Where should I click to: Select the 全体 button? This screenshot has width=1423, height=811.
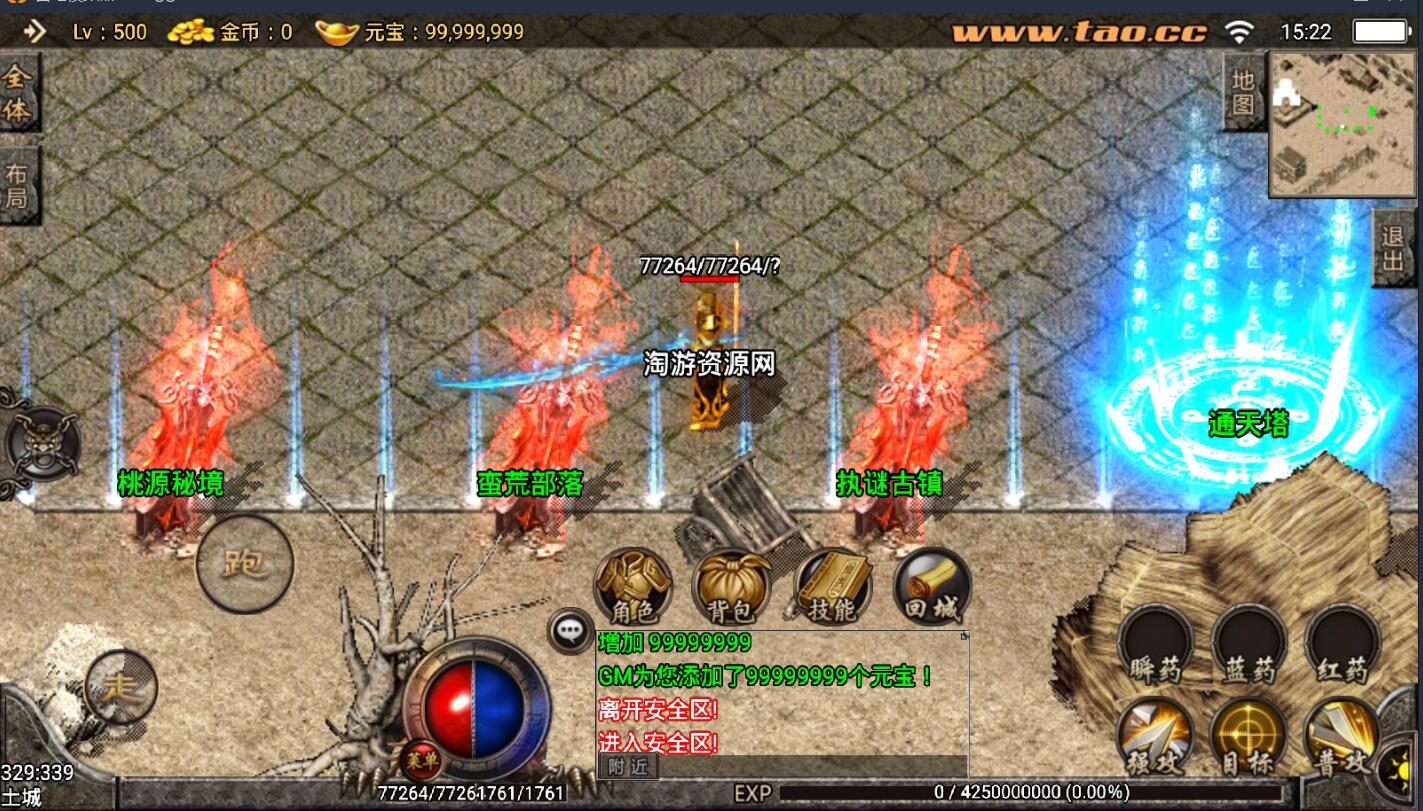17,94
